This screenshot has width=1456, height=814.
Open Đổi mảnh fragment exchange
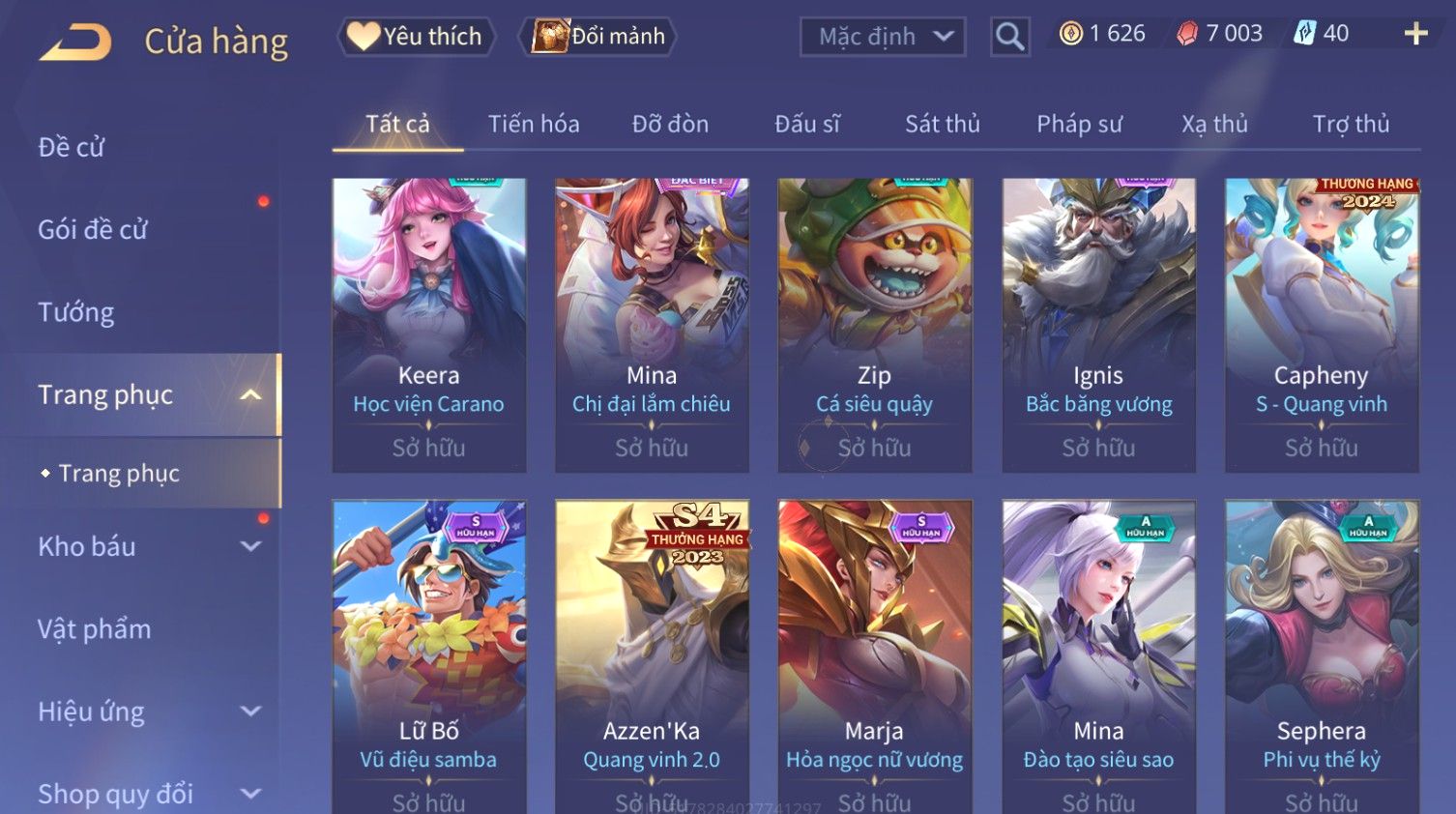tap(599, 37)
